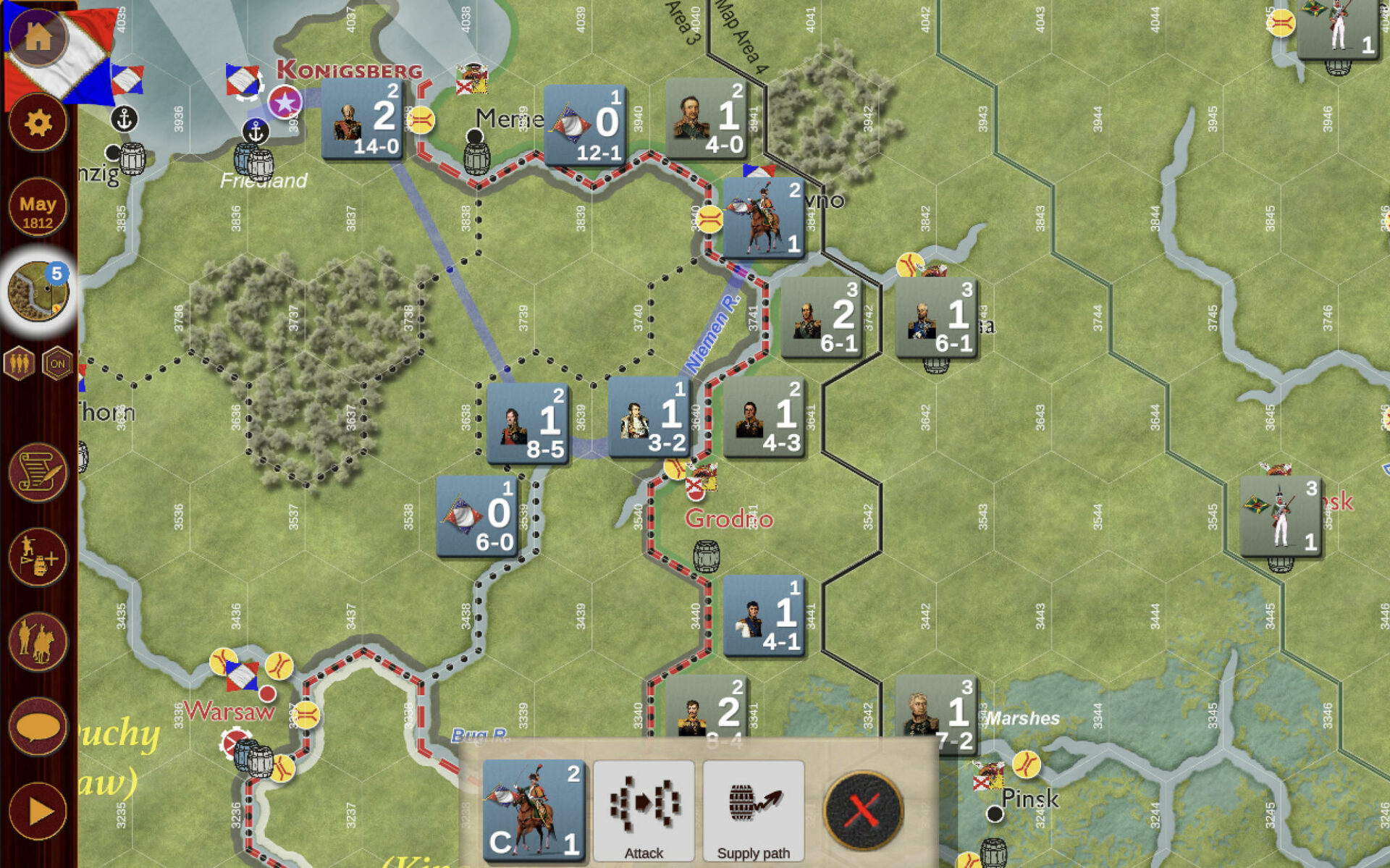Open the game settings gear icon
This screenshot has width=1390, height=868.
38,123
